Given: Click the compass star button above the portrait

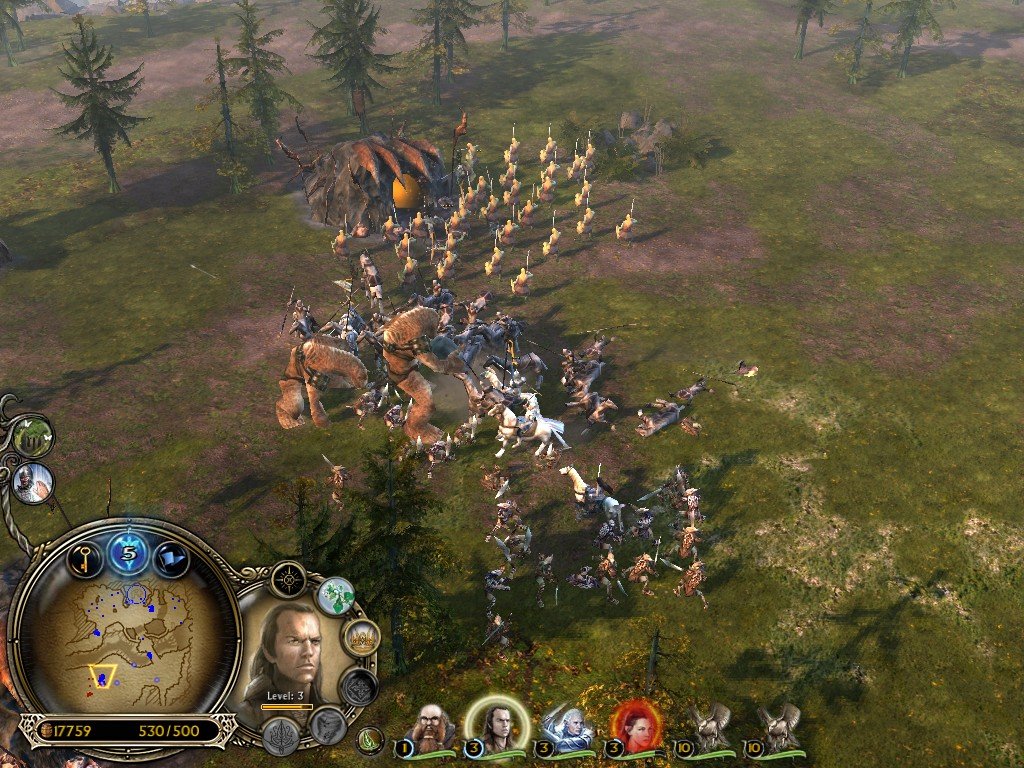Looking at the screenshot, I should [288, 580].
